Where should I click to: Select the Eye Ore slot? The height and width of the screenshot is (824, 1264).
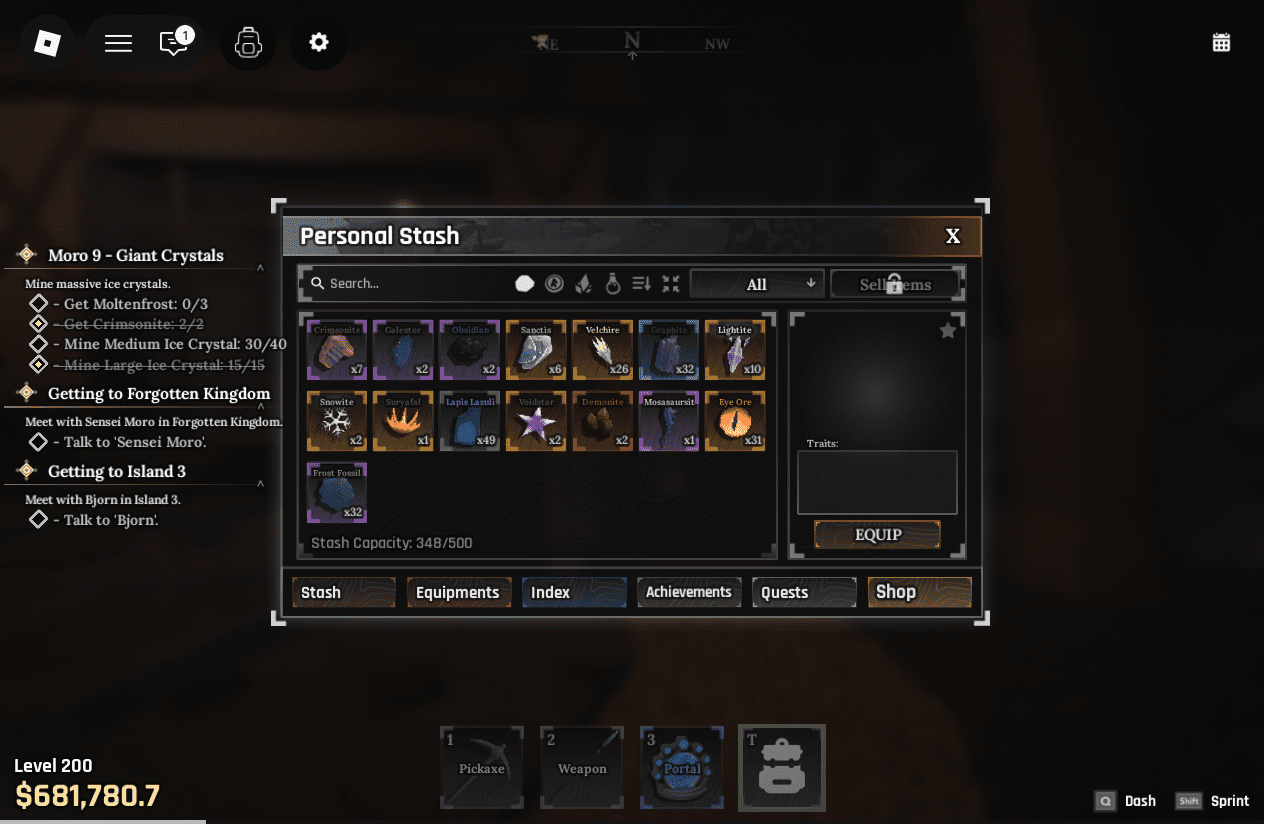[735, 421]
